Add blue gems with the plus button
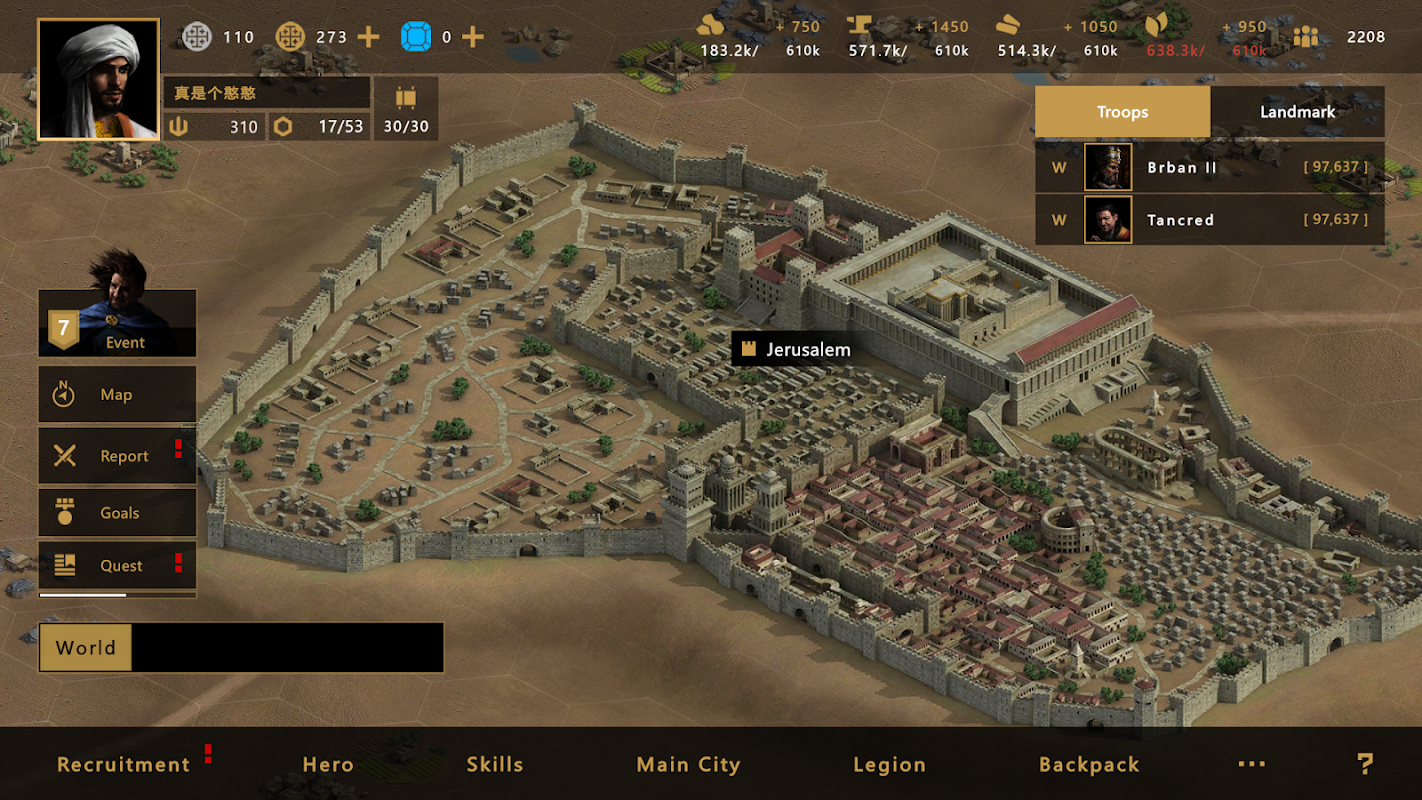This screenshot has width=1422, height=800. point(473,38)
